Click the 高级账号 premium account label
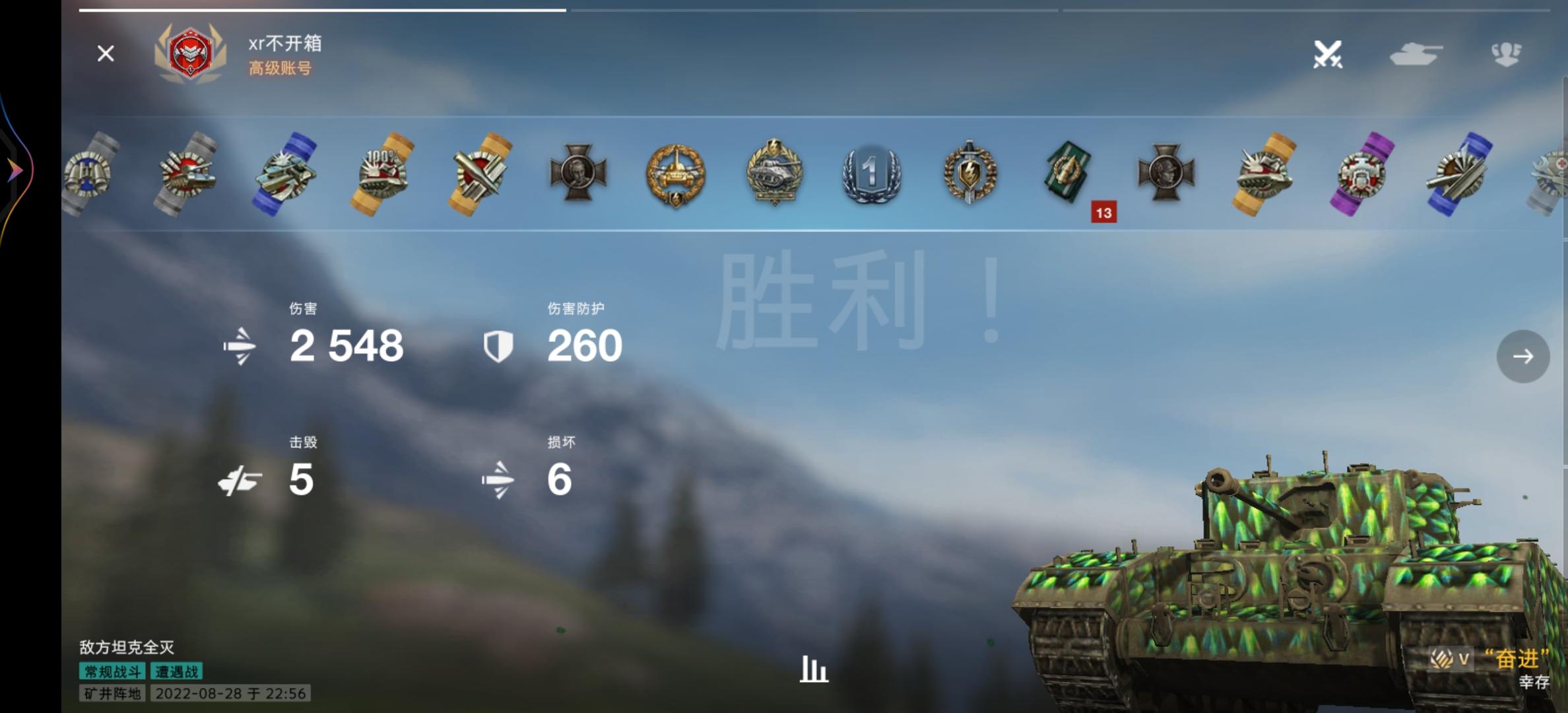The height and width of the screenshot is (713, 1568). pos(280,68)
